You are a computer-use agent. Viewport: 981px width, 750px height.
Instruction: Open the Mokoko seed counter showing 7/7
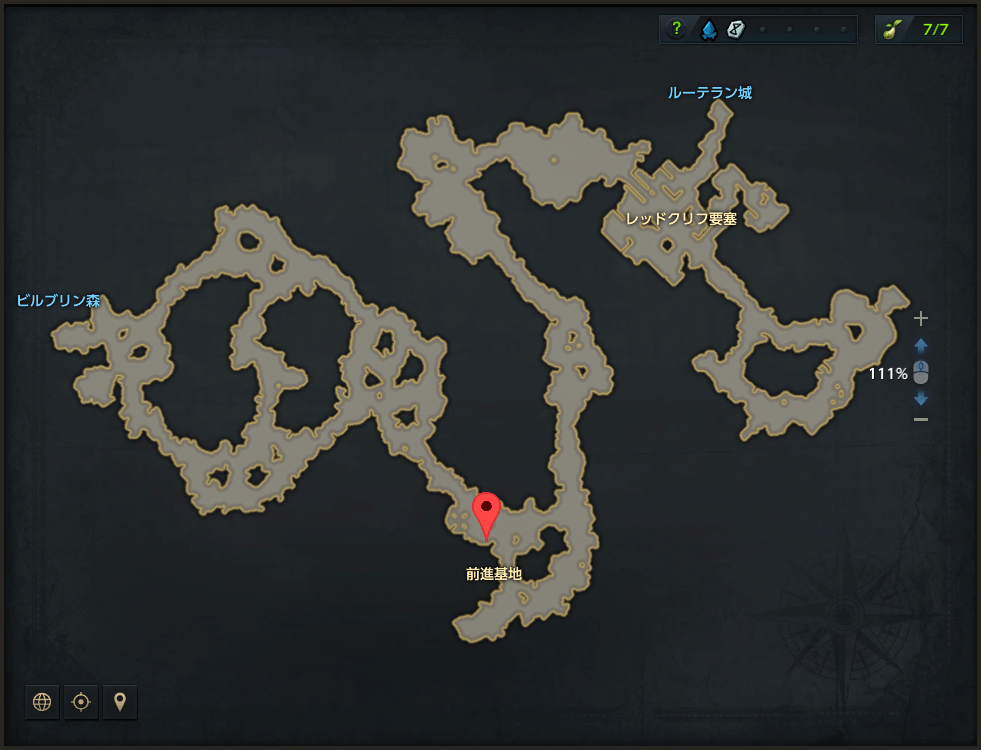[x=919, y=29]
